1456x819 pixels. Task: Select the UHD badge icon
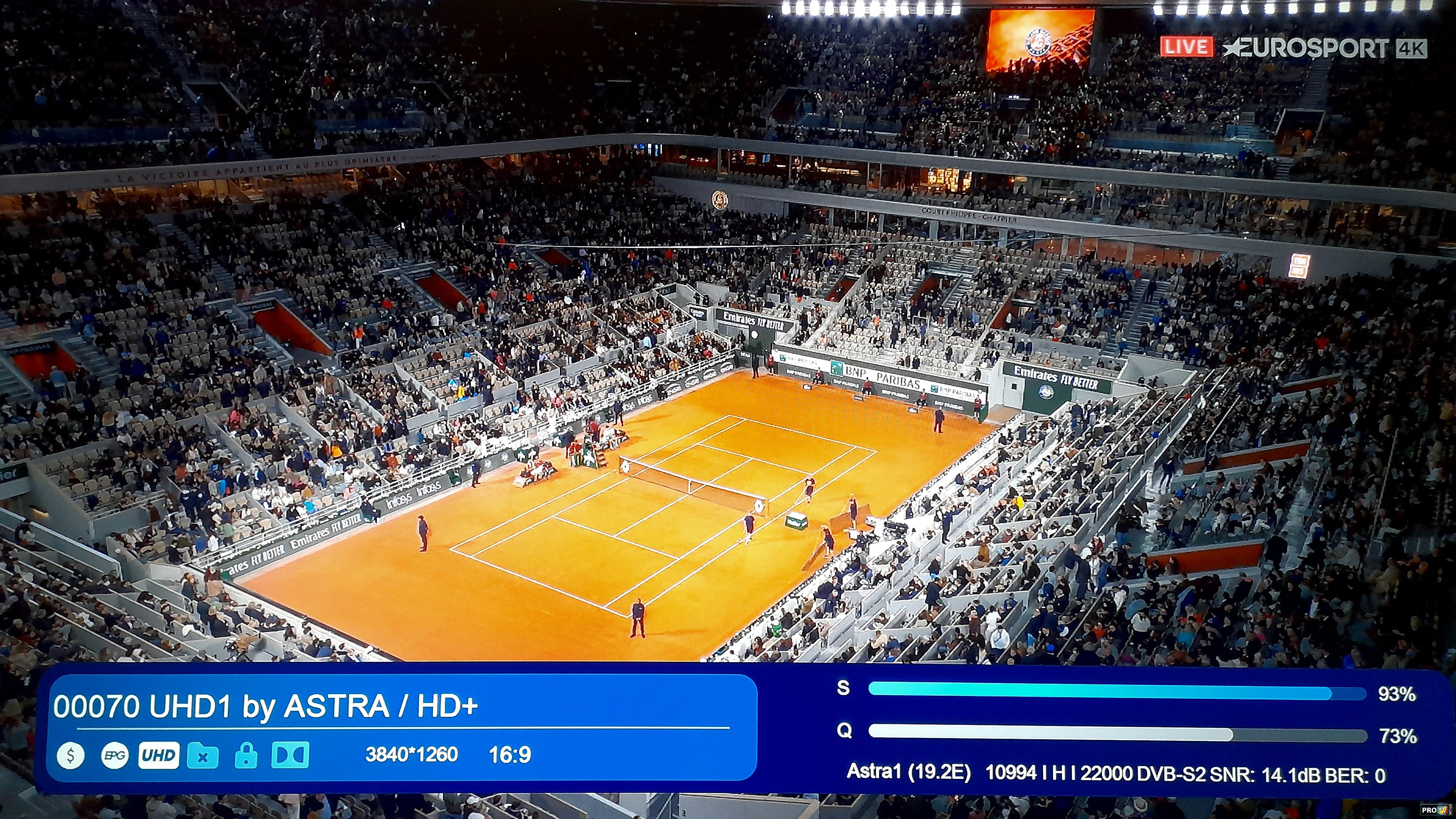point(159,755)
